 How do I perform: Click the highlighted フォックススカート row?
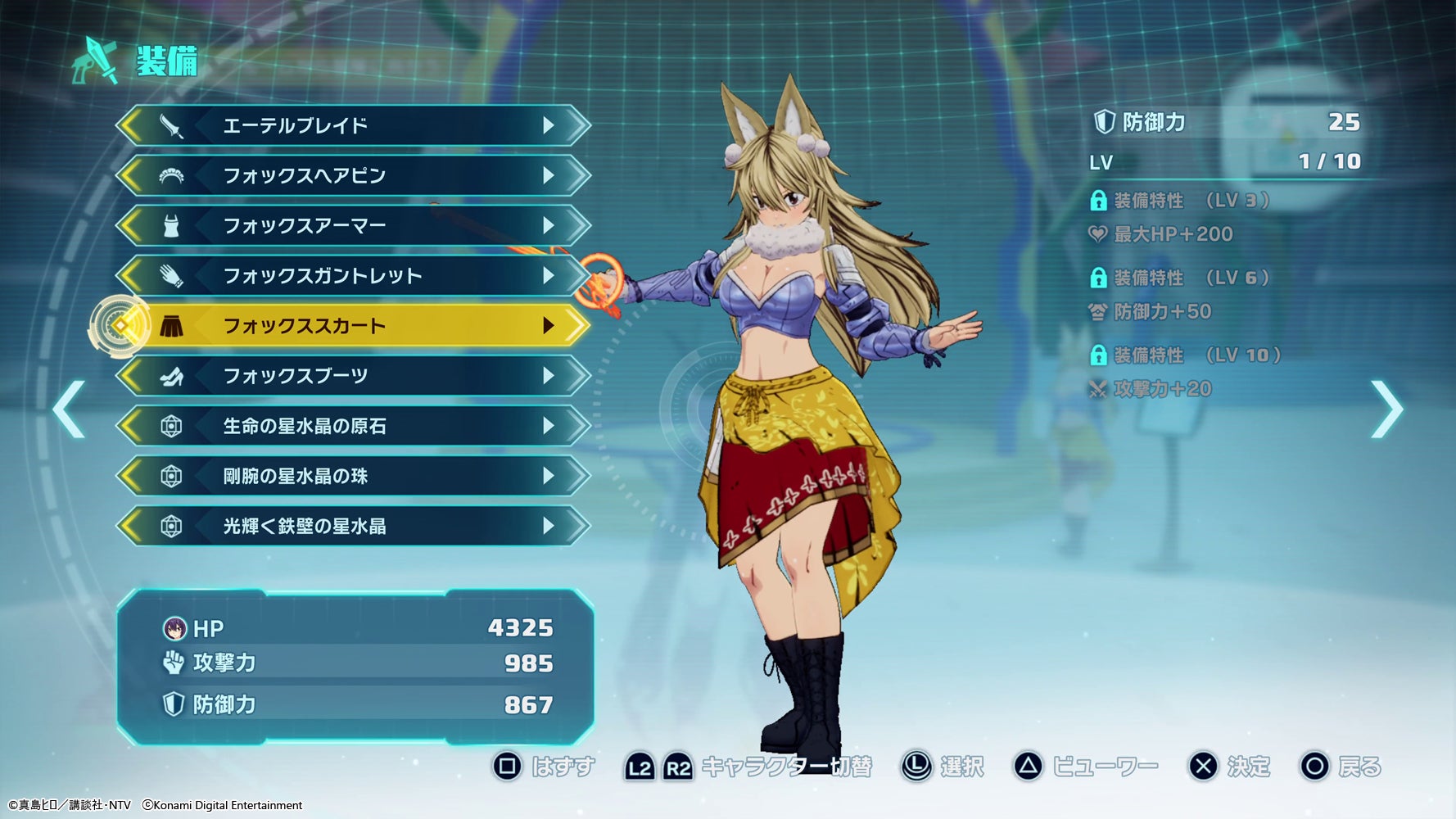[352, 326]
